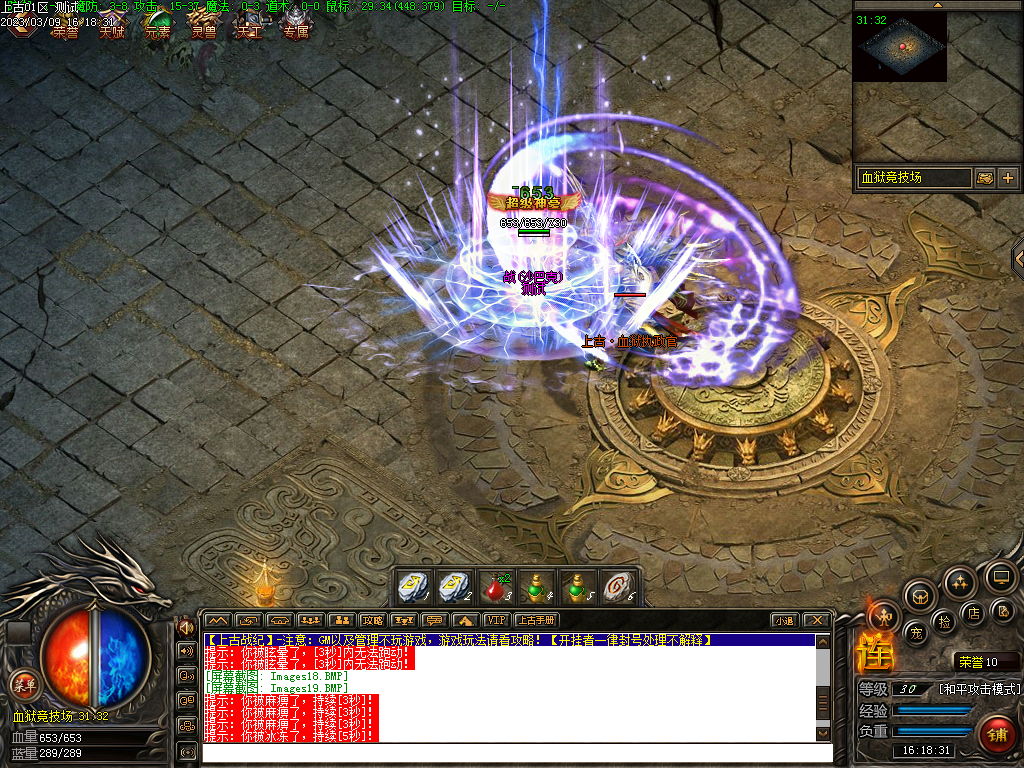Viewport: 1024px width, 768px height.
Task: Open the 上古手册 handbook
Action: (535, 621)
